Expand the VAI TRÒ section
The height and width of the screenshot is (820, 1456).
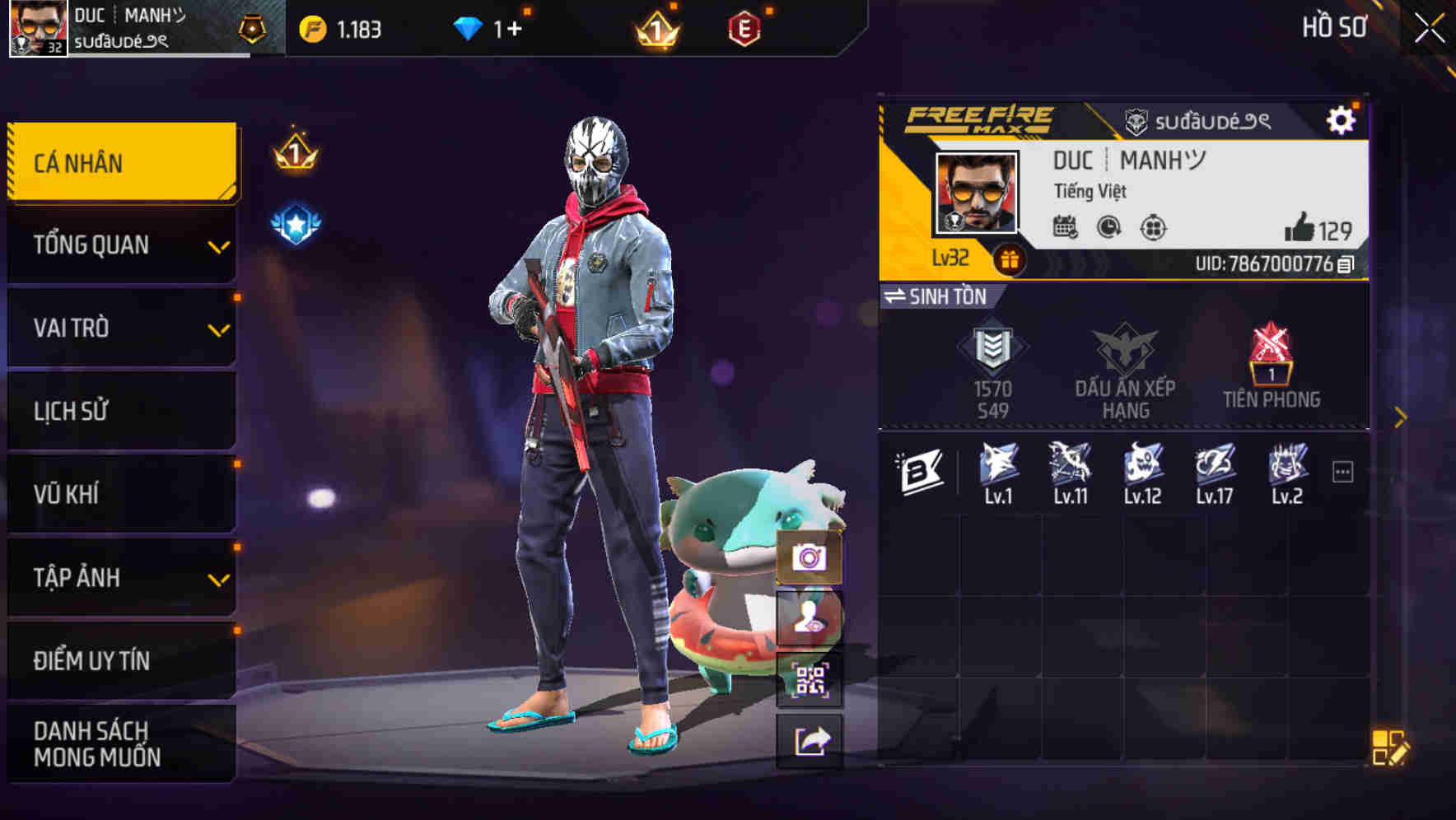pos(120,328)
